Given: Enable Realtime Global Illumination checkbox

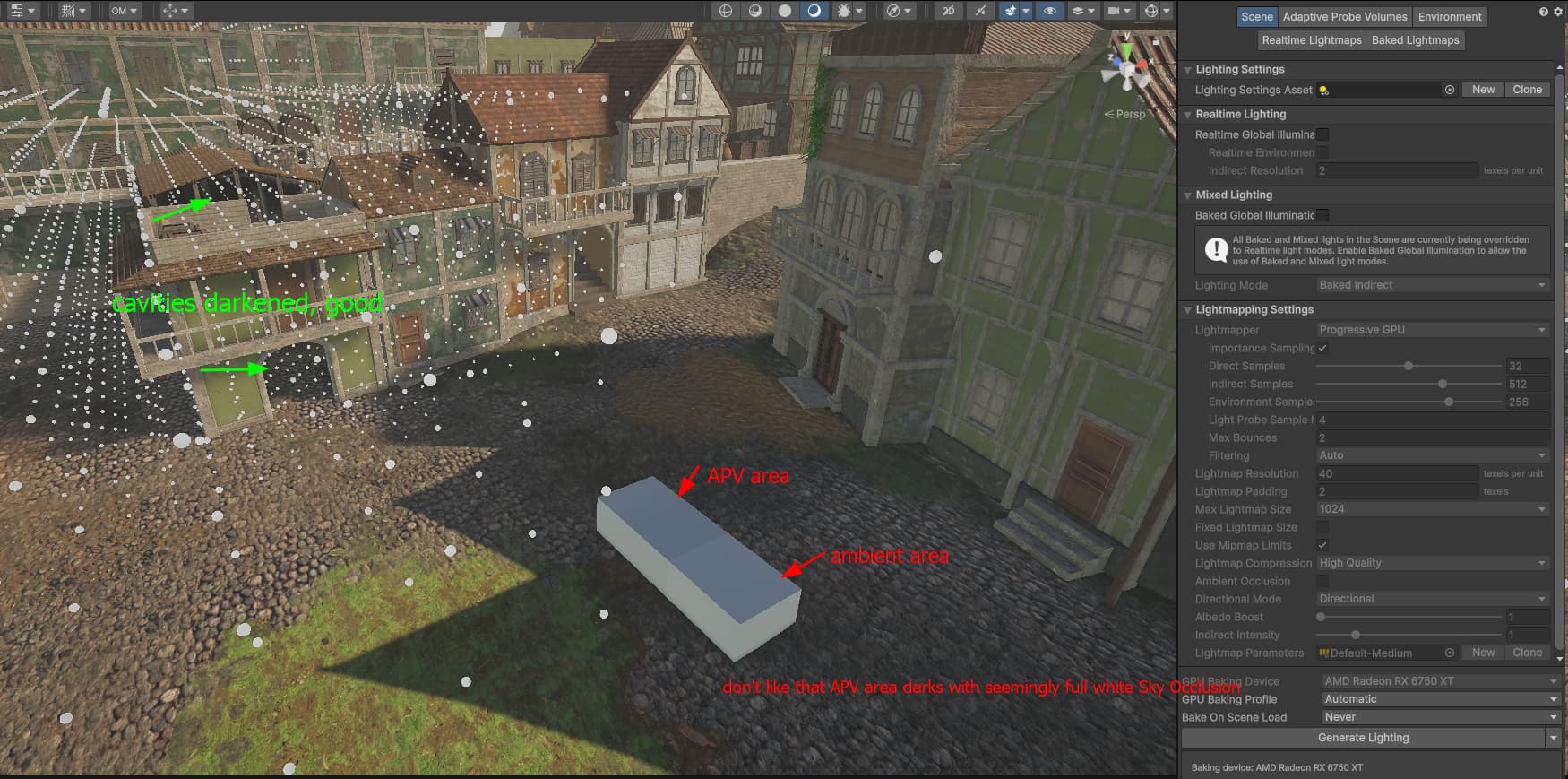Looking at the screenshot, I should click(x=1323, y=134).
